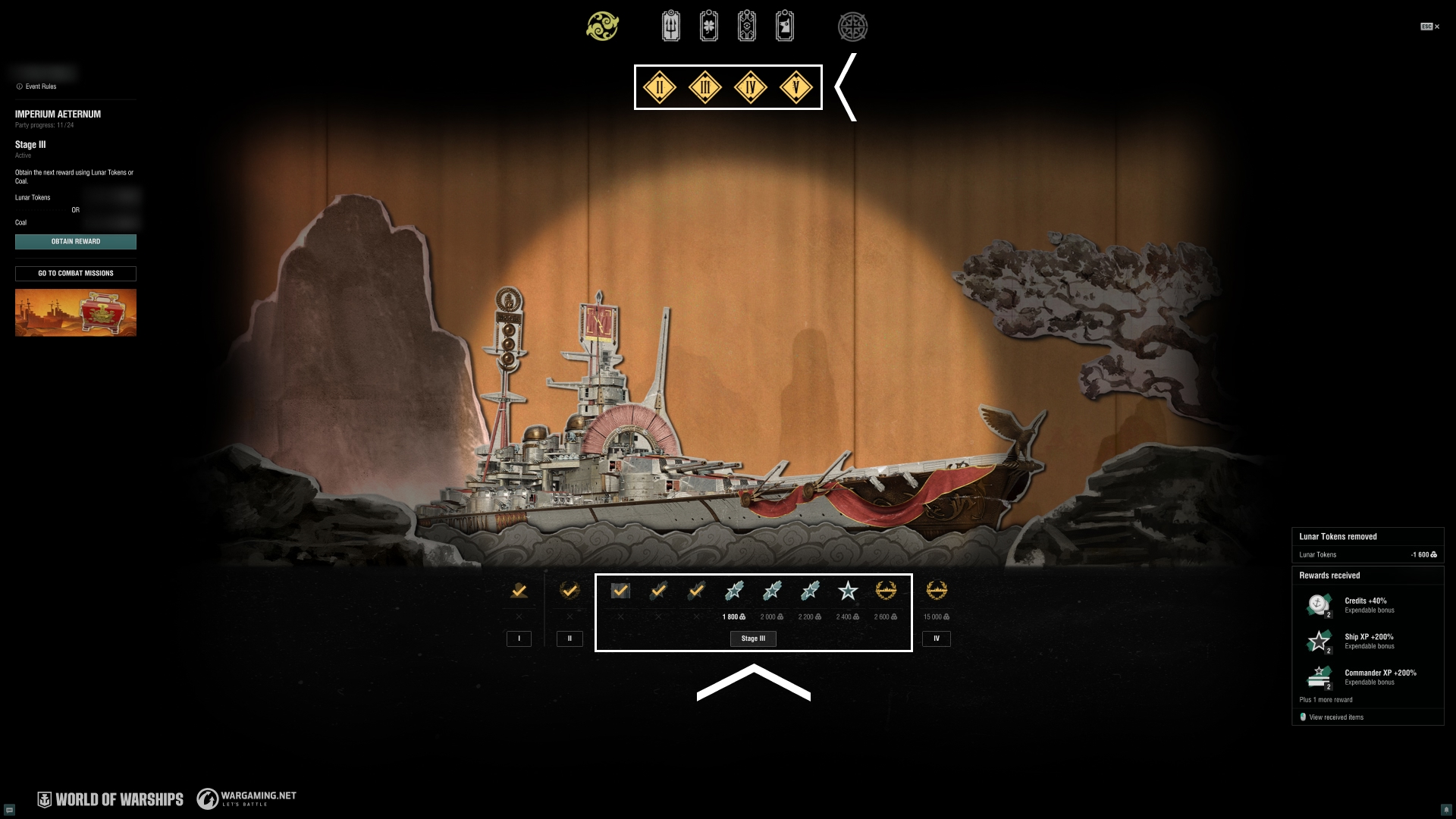Select the yellow diamond marked III
The width and height of the screenshot is (1456, 819).
(705, 87)
